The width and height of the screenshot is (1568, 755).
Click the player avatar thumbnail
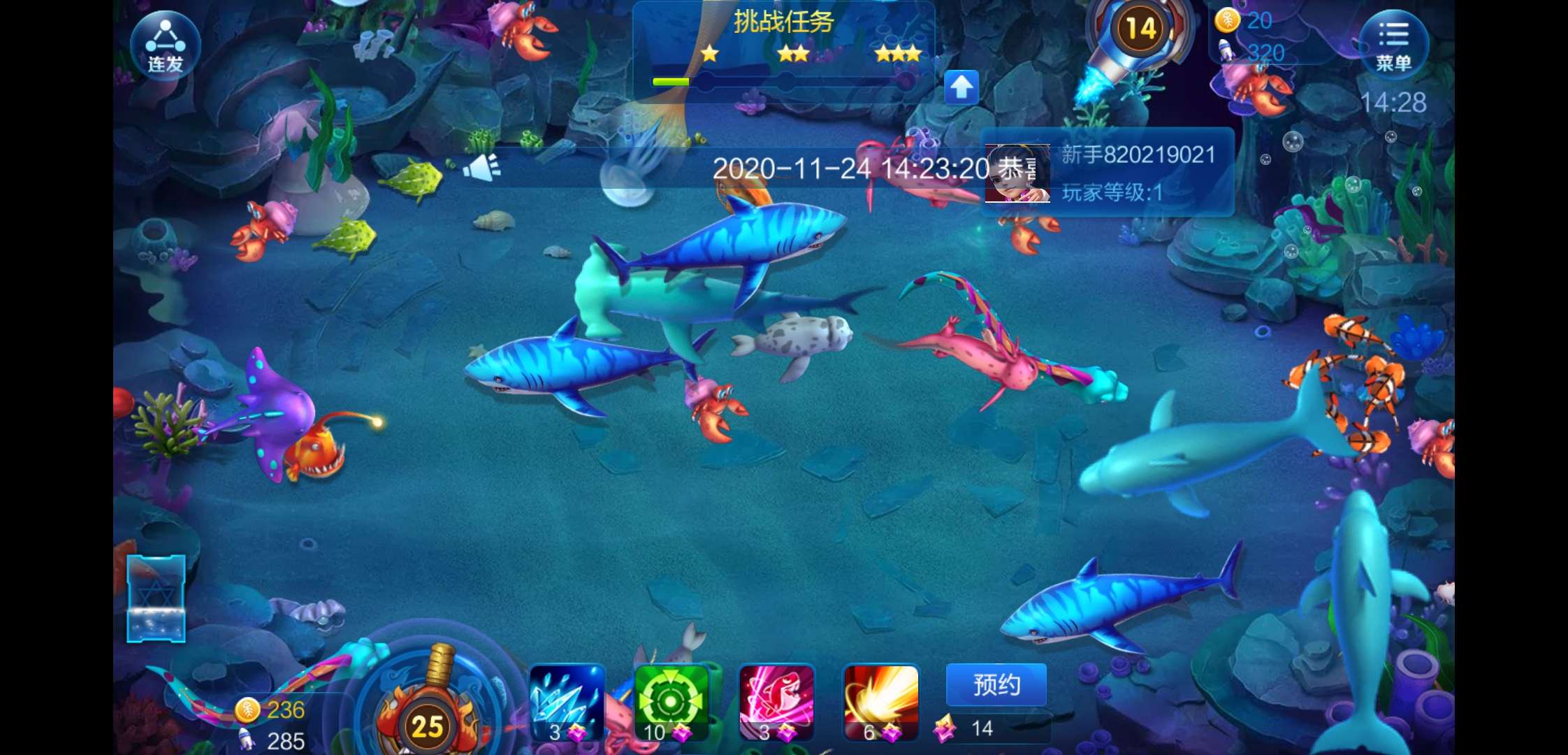(x=1018, y=173)
